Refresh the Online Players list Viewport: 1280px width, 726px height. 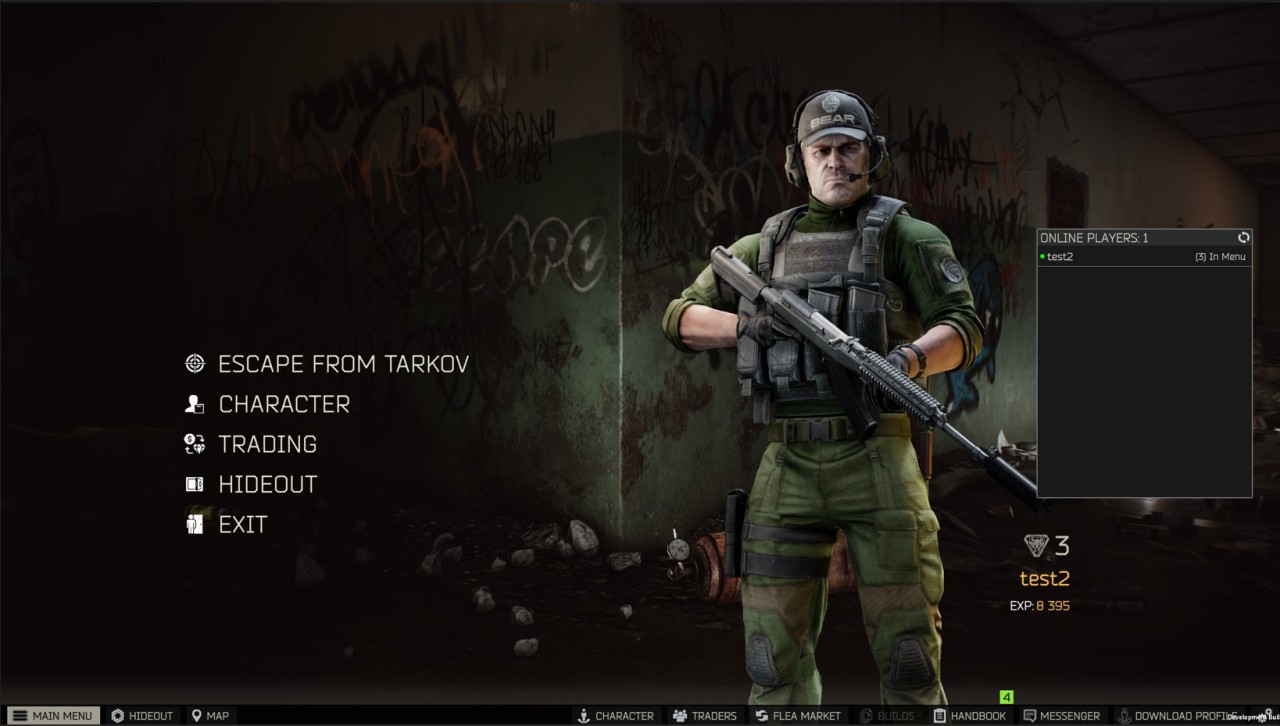[x=1243, y=238]
